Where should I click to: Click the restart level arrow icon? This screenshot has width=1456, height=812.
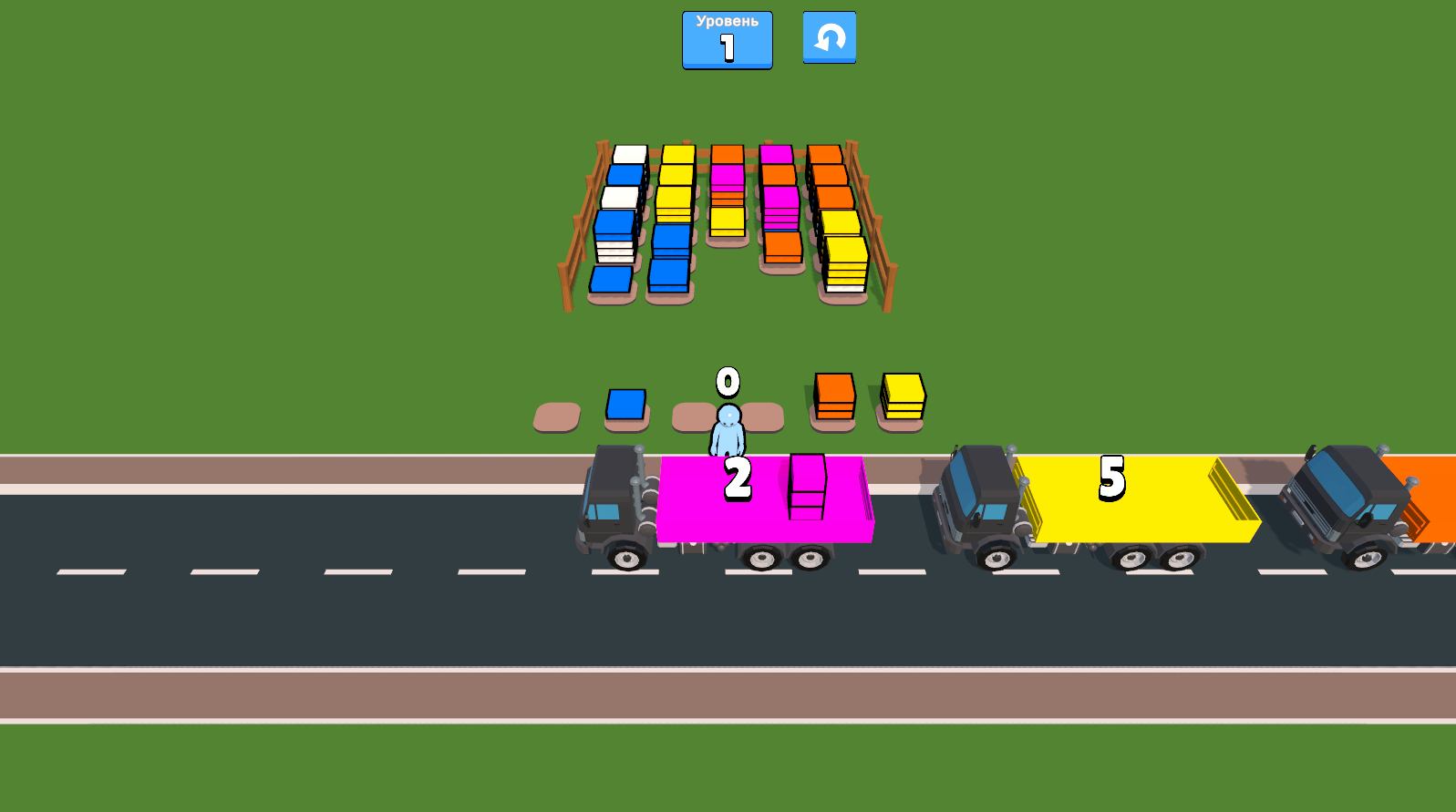tap(829, 38)
